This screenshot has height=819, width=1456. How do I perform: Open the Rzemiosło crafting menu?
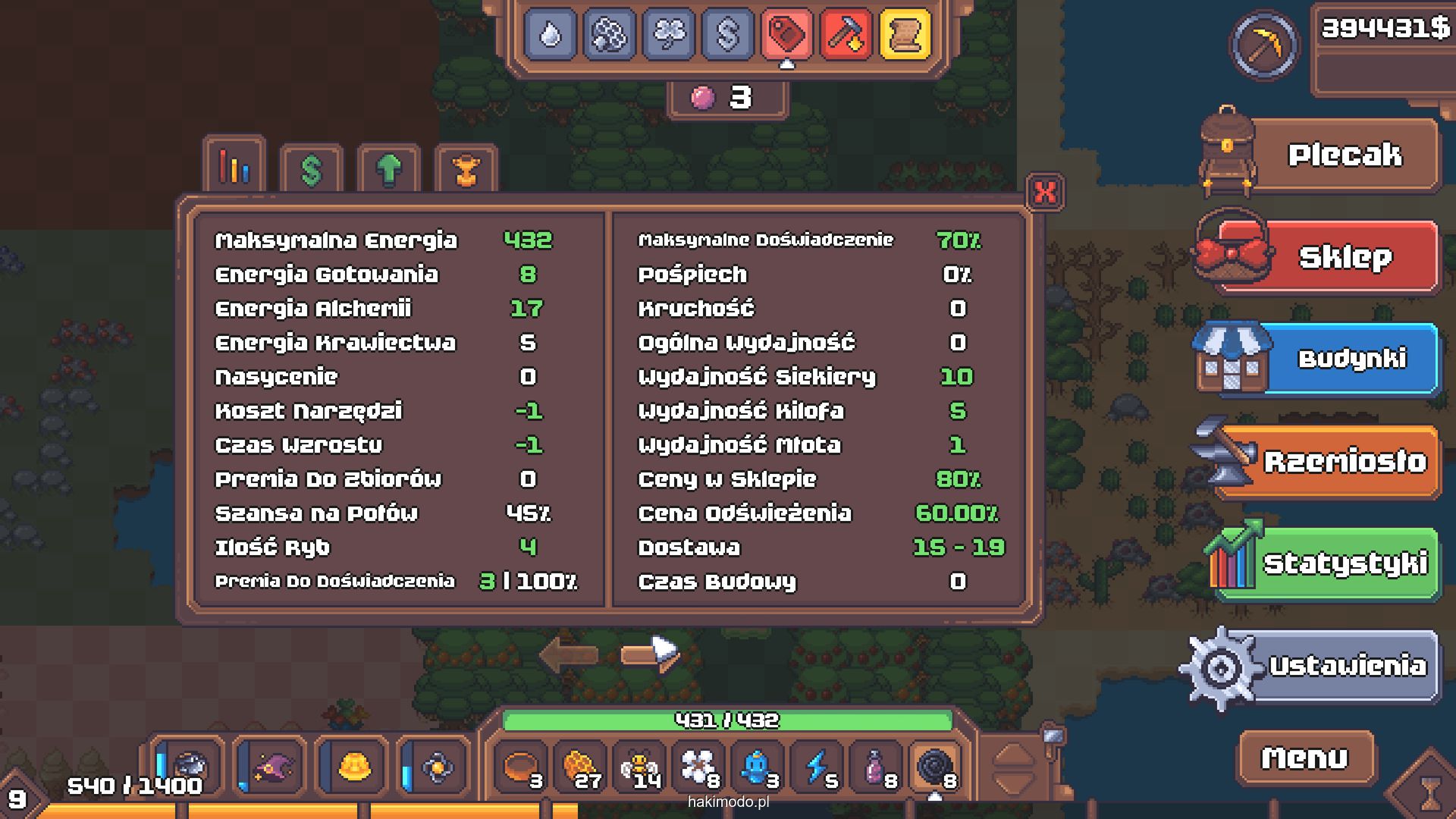click(1343, 461)
